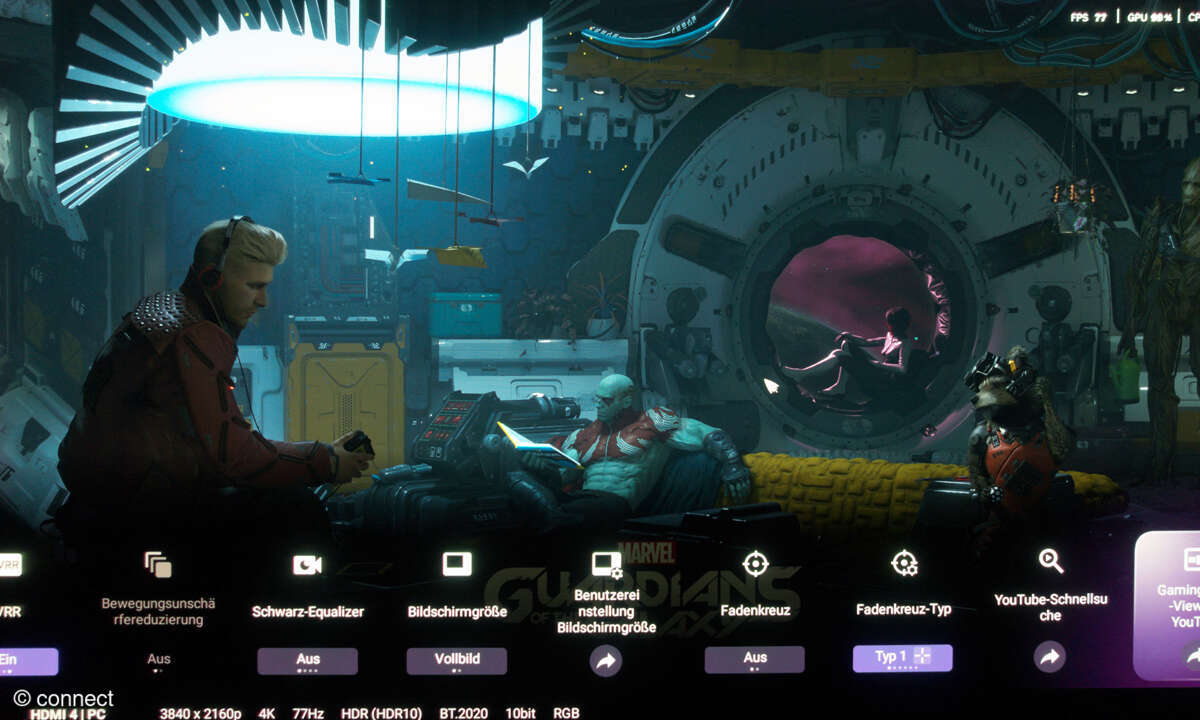This screenshot has width=1200, height=720.
Task: Launch YouTube-Schnellsuche with its arrow button
Action: point(1049,656)
